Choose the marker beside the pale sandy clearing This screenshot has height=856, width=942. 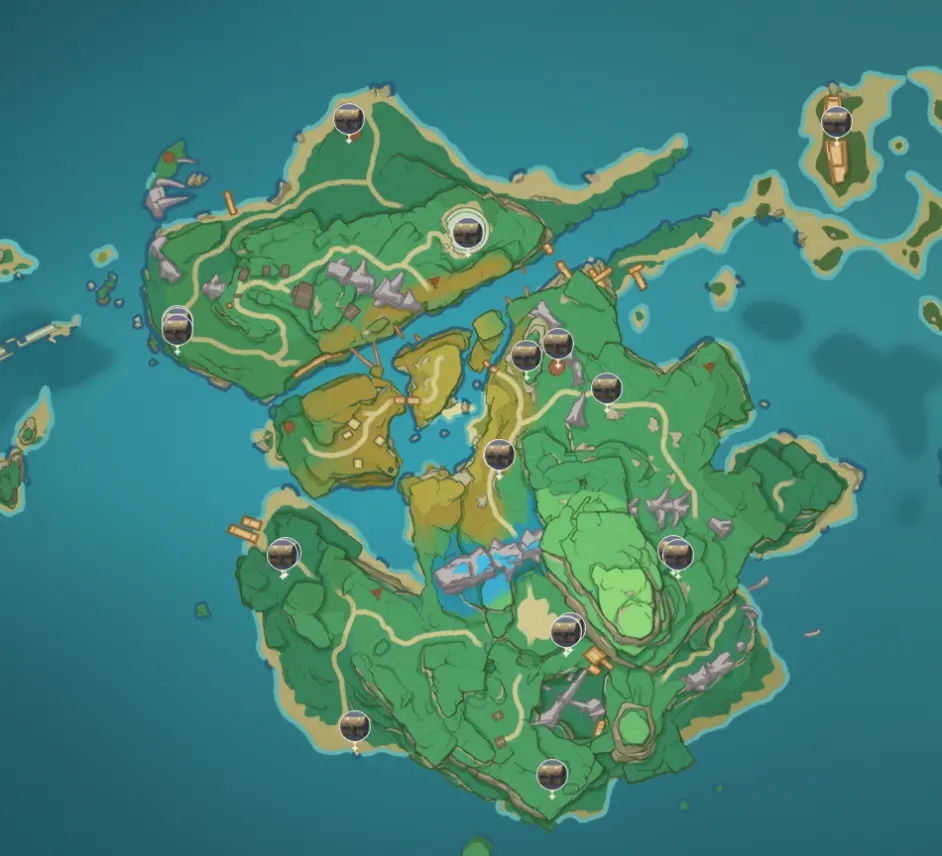566,630
